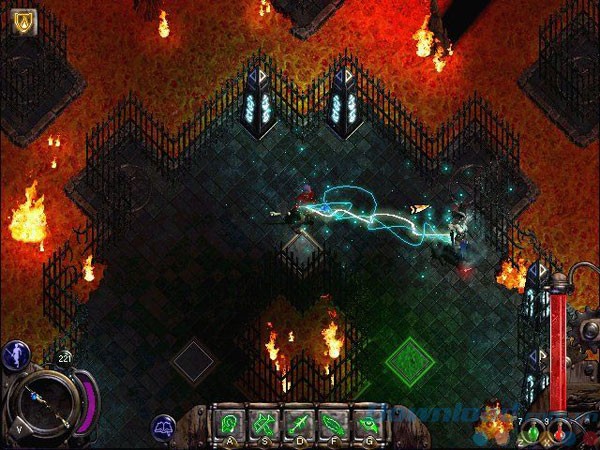
Task: Toggle the running figure stance icon
Action: click(x=14, y=354)
